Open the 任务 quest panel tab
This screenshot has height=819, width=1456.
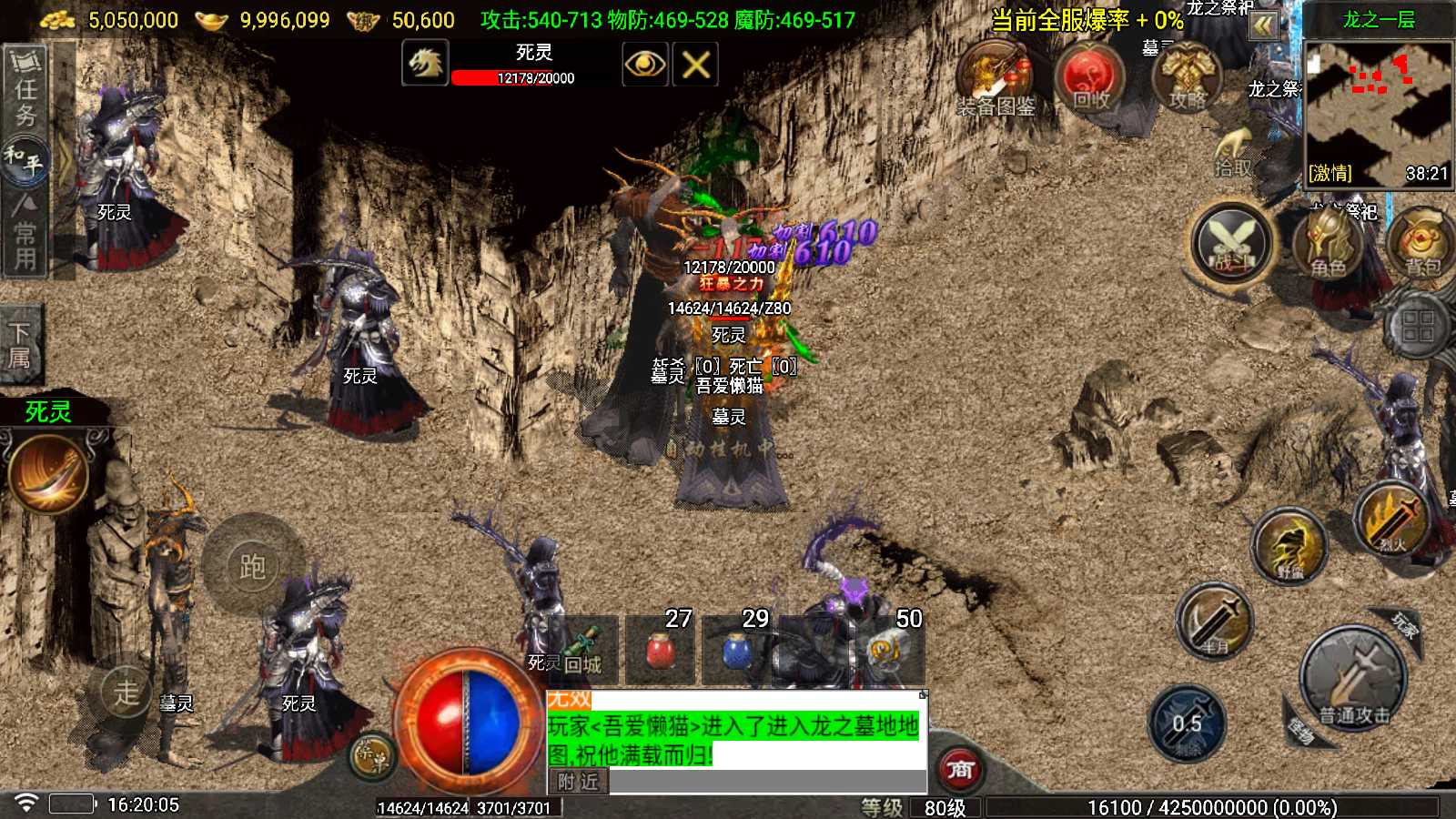point(25,87)
